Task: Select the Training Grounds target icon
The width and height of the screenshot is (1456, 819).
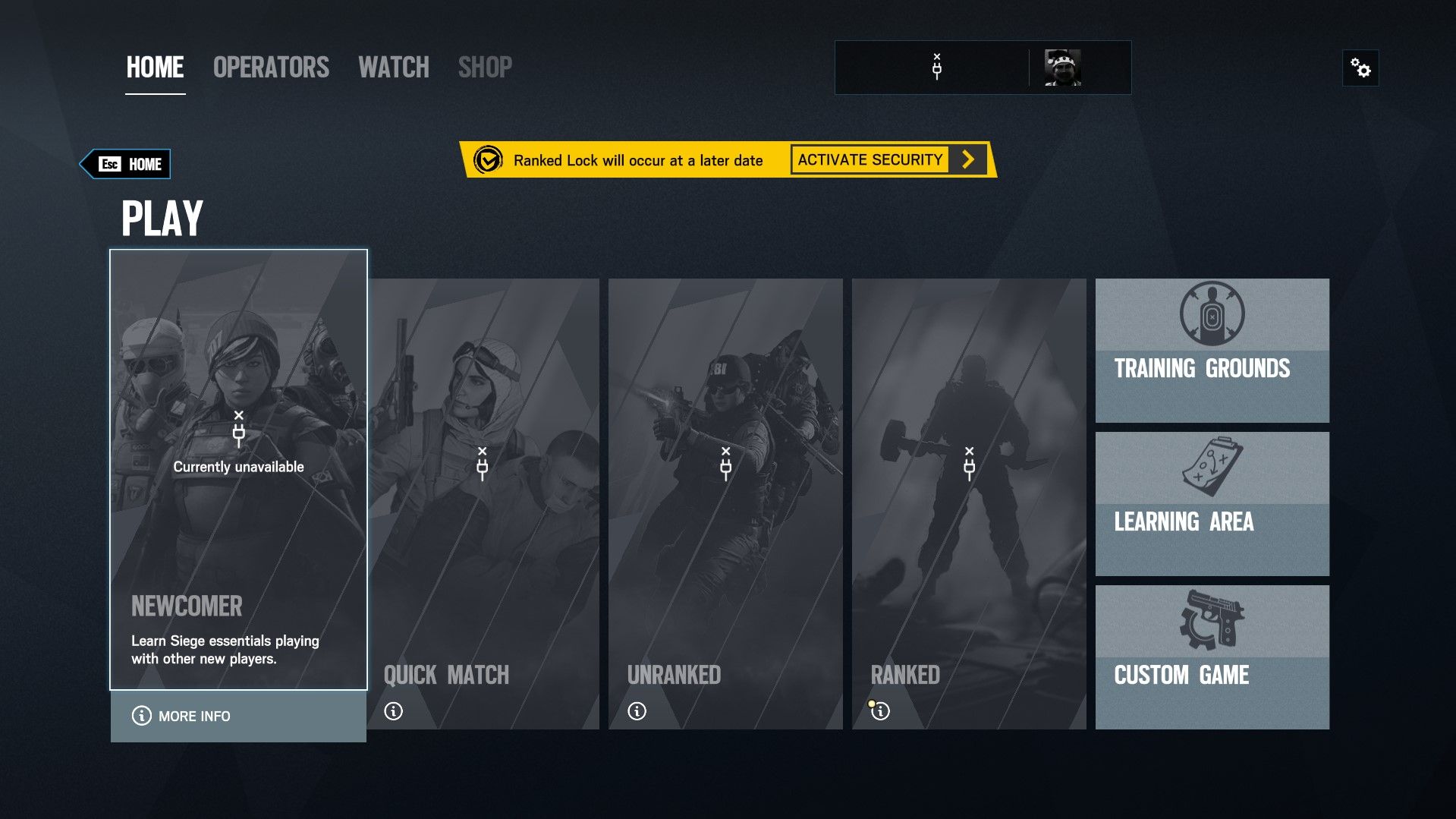Action: (1212, 313)
